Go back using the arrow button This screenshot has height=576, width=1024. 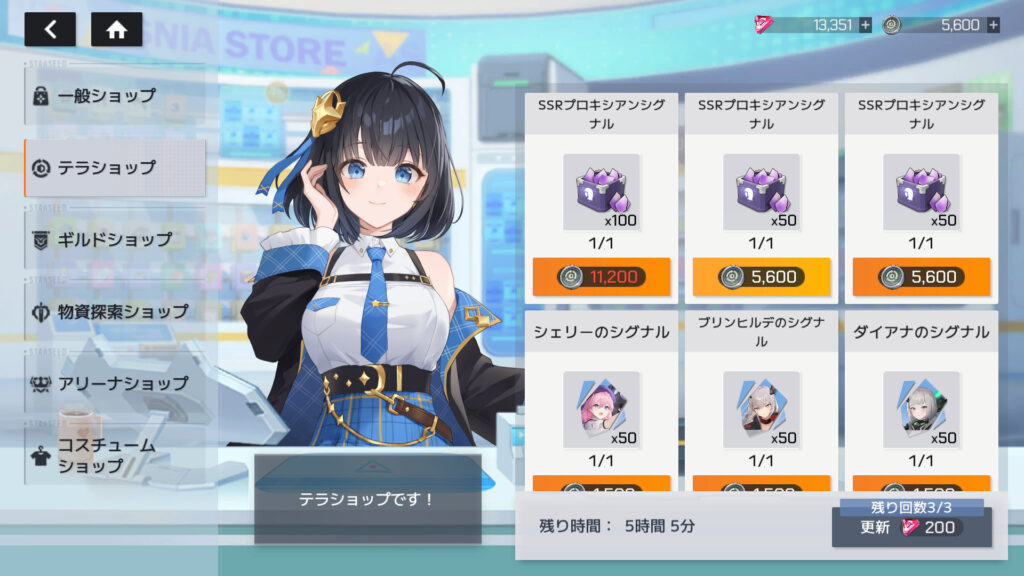(x=50, y=29)
